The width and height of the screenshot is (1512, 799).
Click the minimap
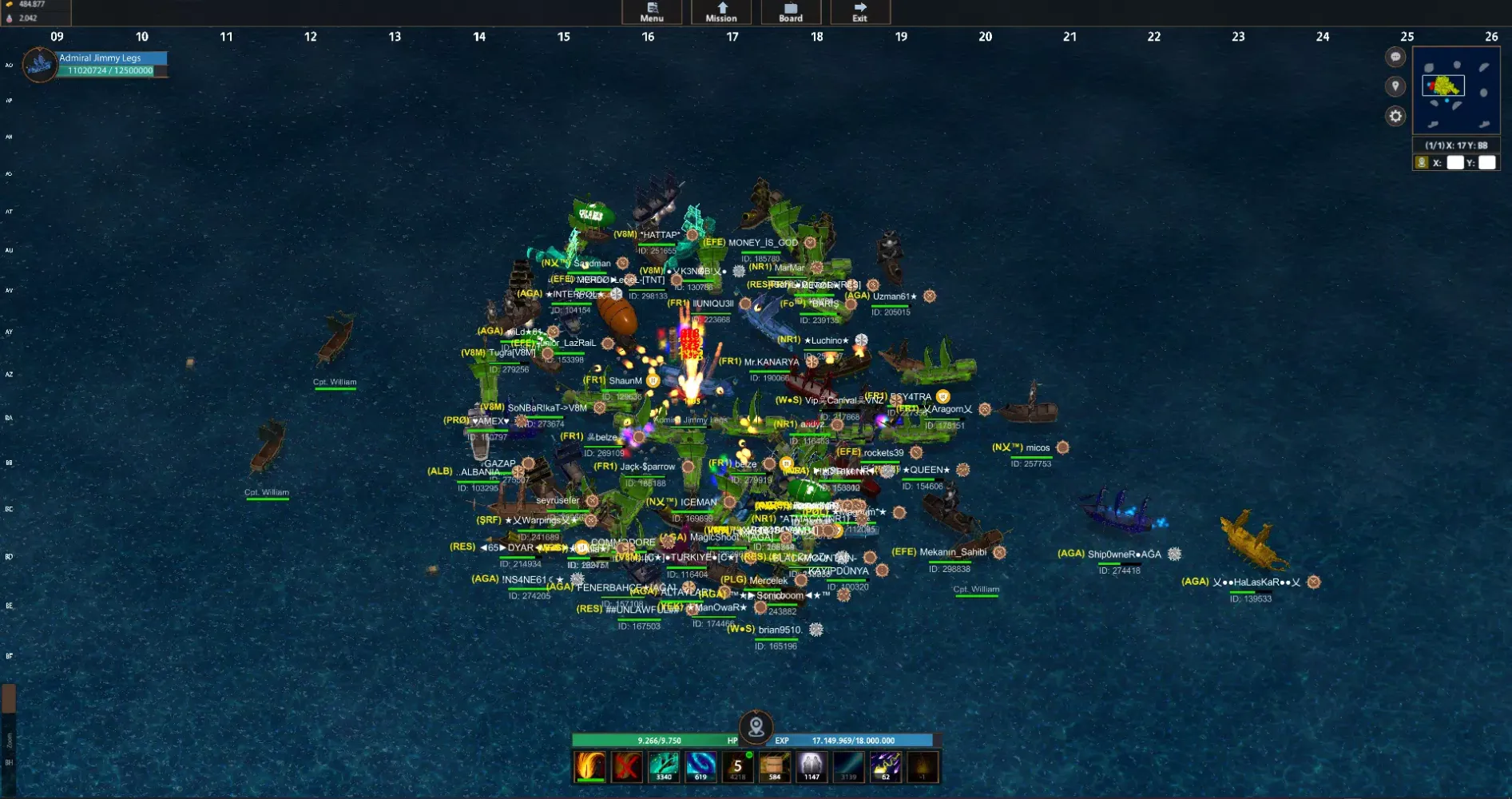click(x=1456, y=90)
